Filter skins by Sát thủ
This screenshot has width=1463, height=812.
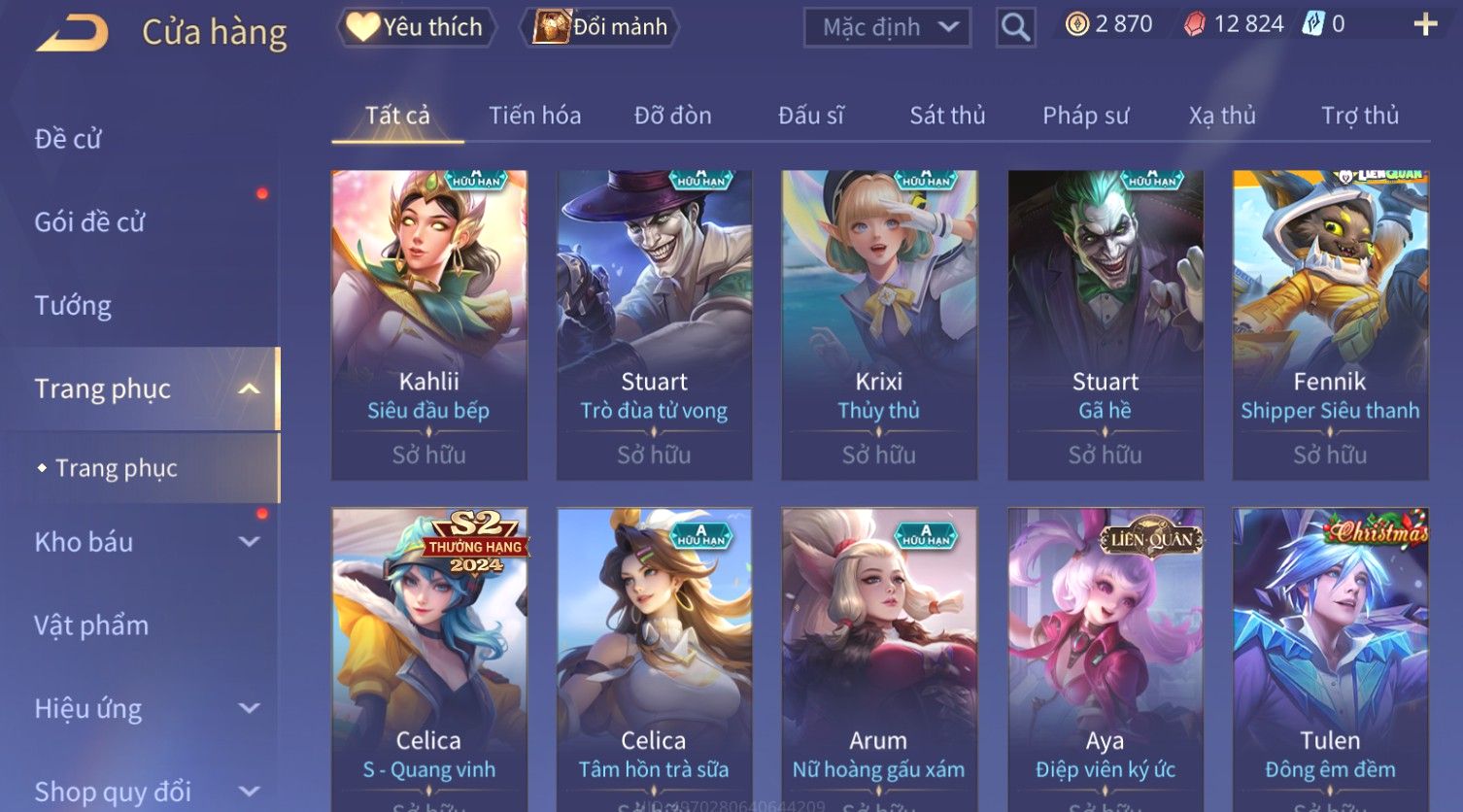pos(947,116)
